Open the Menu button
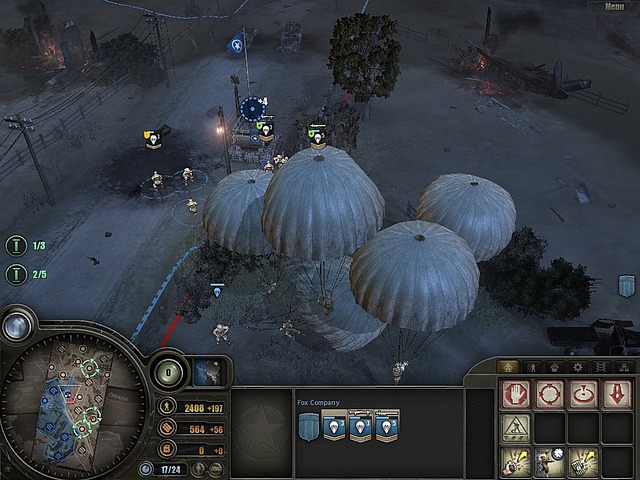This screenshot has height=480, width=640. (x=614, y=7)
